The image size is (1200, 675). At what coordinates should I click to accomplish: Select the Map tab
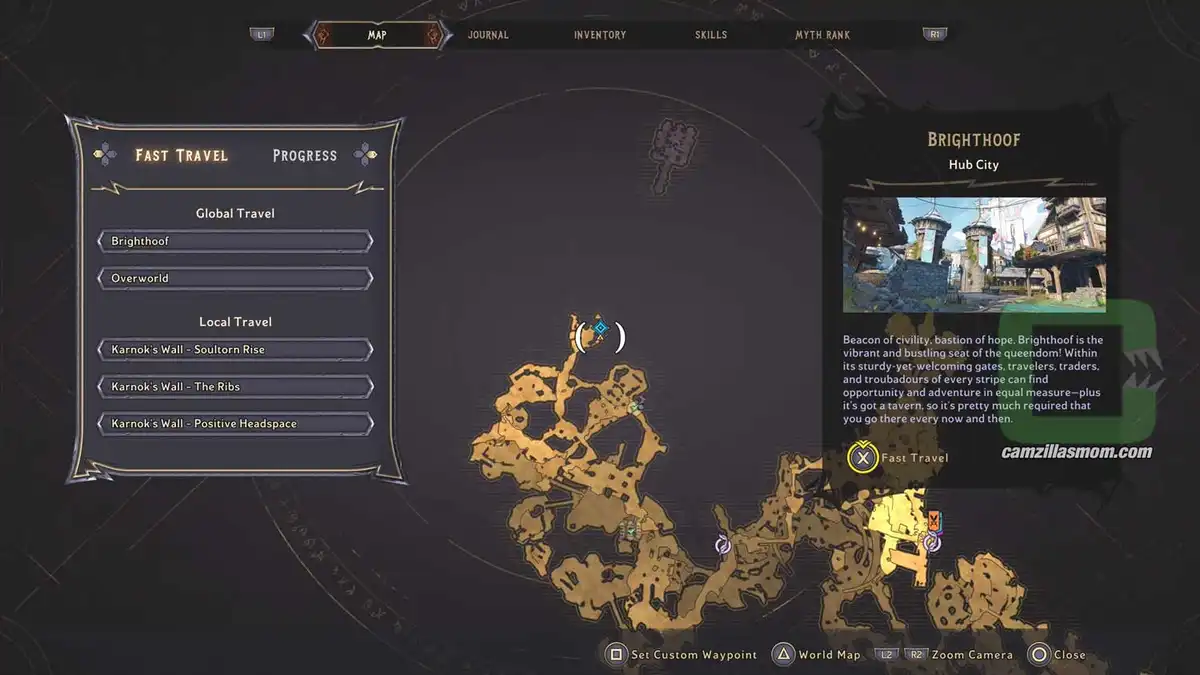coord(377,35)
